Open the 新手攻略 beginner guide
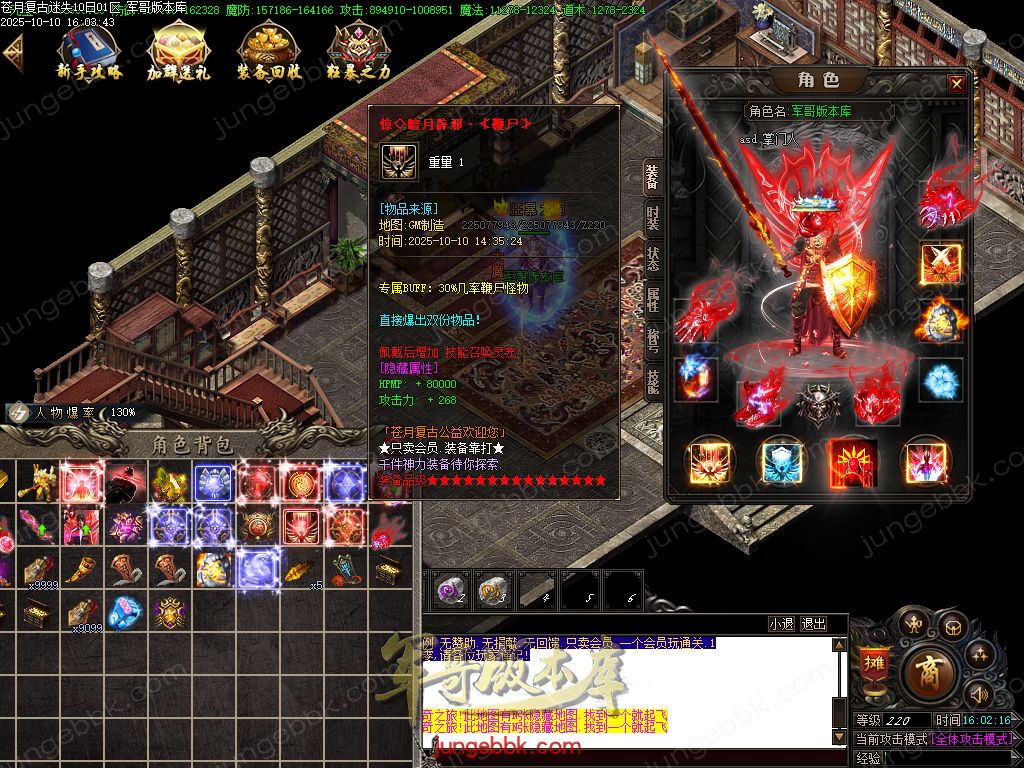Screen dimensions: 1024x768 [88, 52]
